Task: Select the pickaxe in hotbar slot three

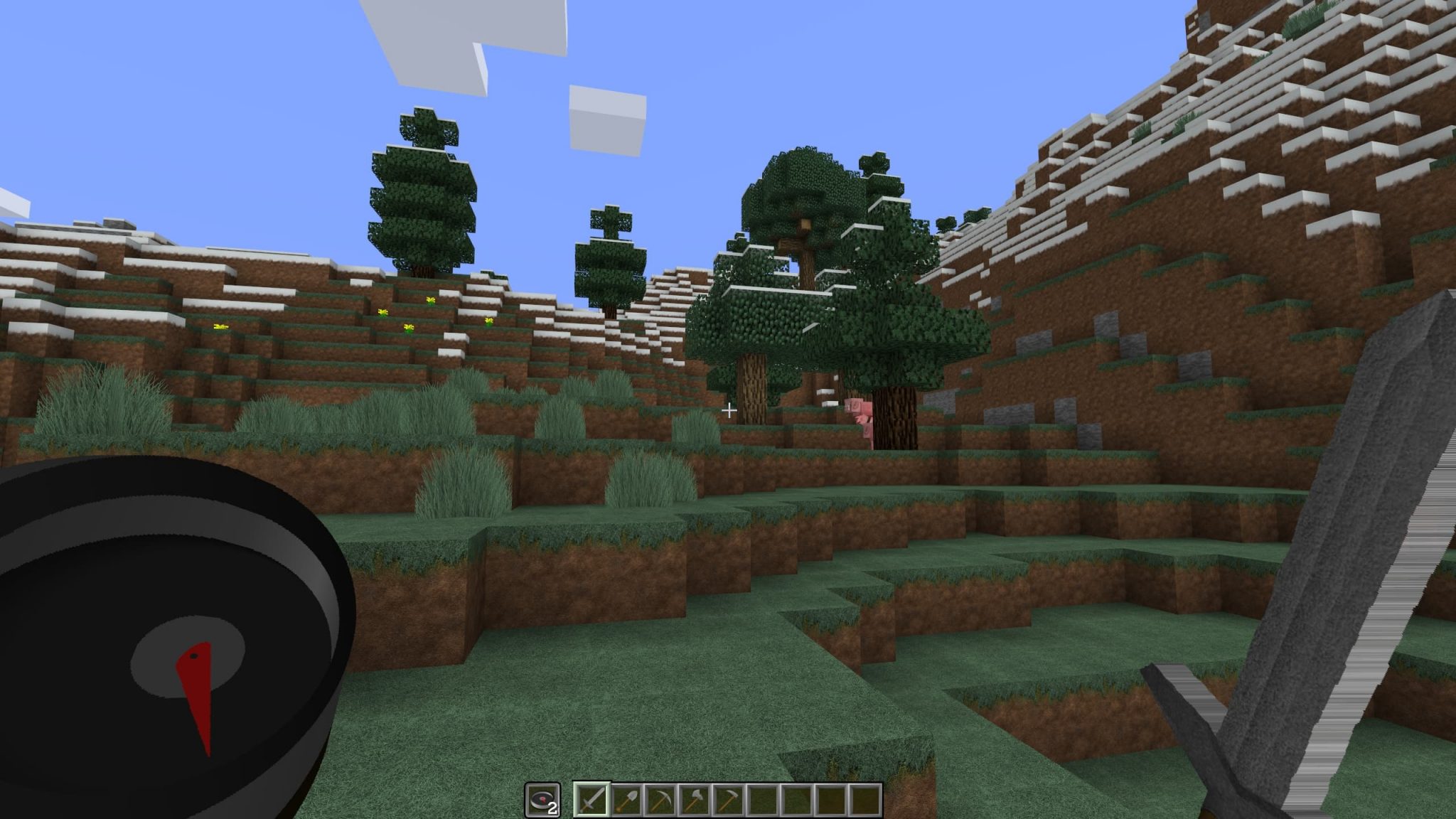Action: tap(660, 799)
